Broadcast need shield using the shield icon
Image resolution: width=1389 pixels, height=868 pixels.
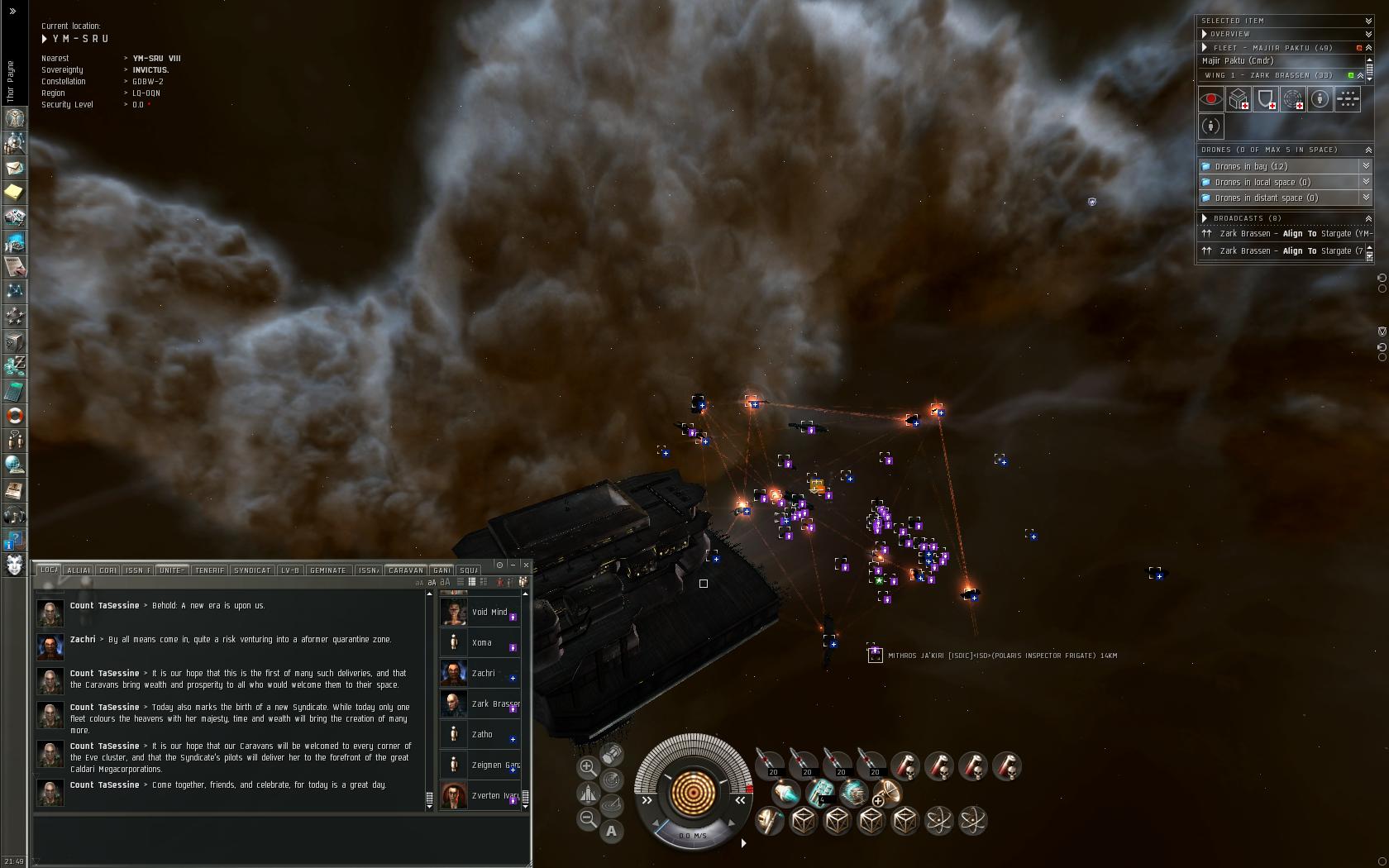coord(1266,99)
